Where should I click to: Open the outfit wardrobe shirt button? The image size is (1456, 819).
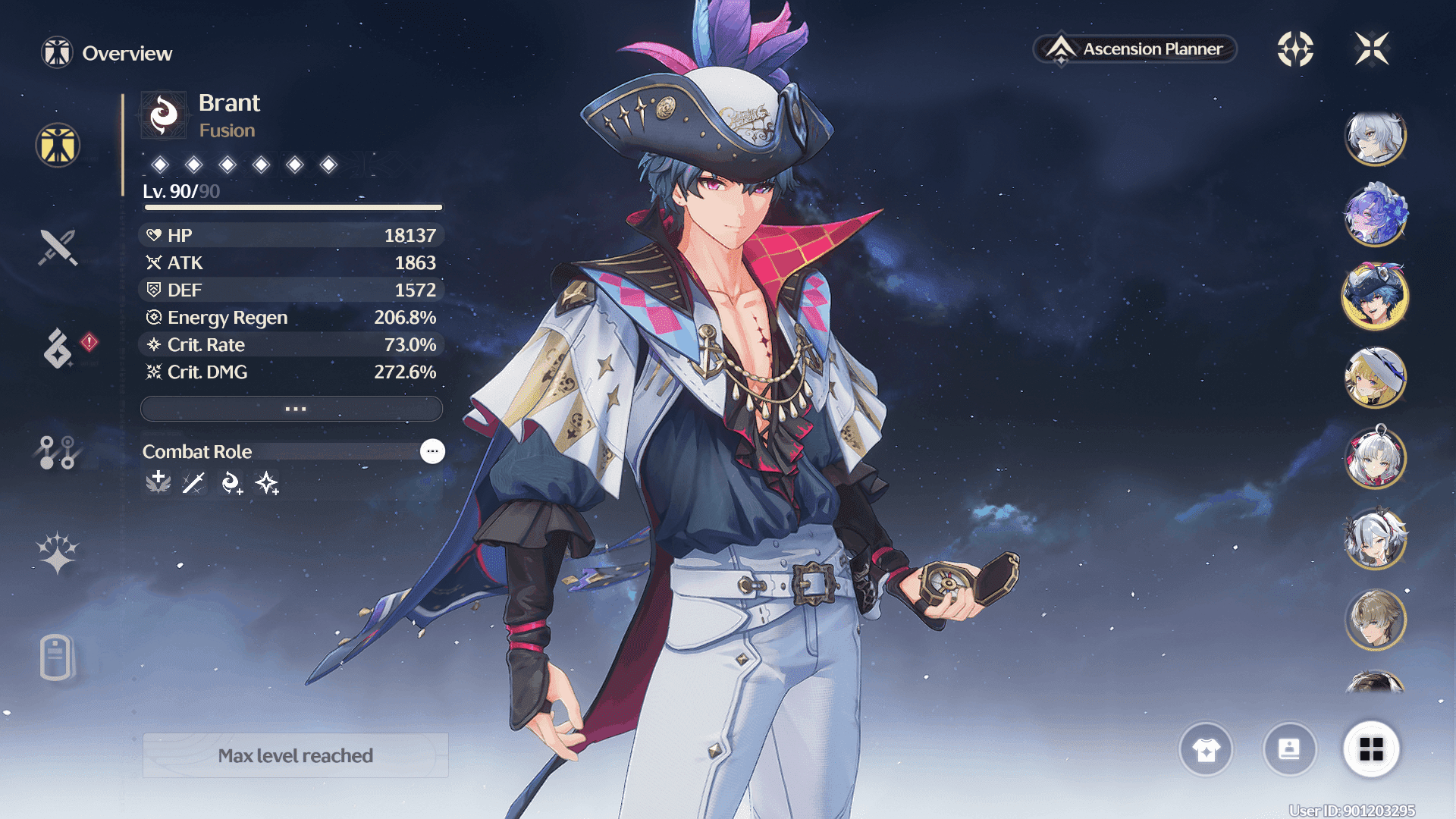click(x=1206, y=749)
